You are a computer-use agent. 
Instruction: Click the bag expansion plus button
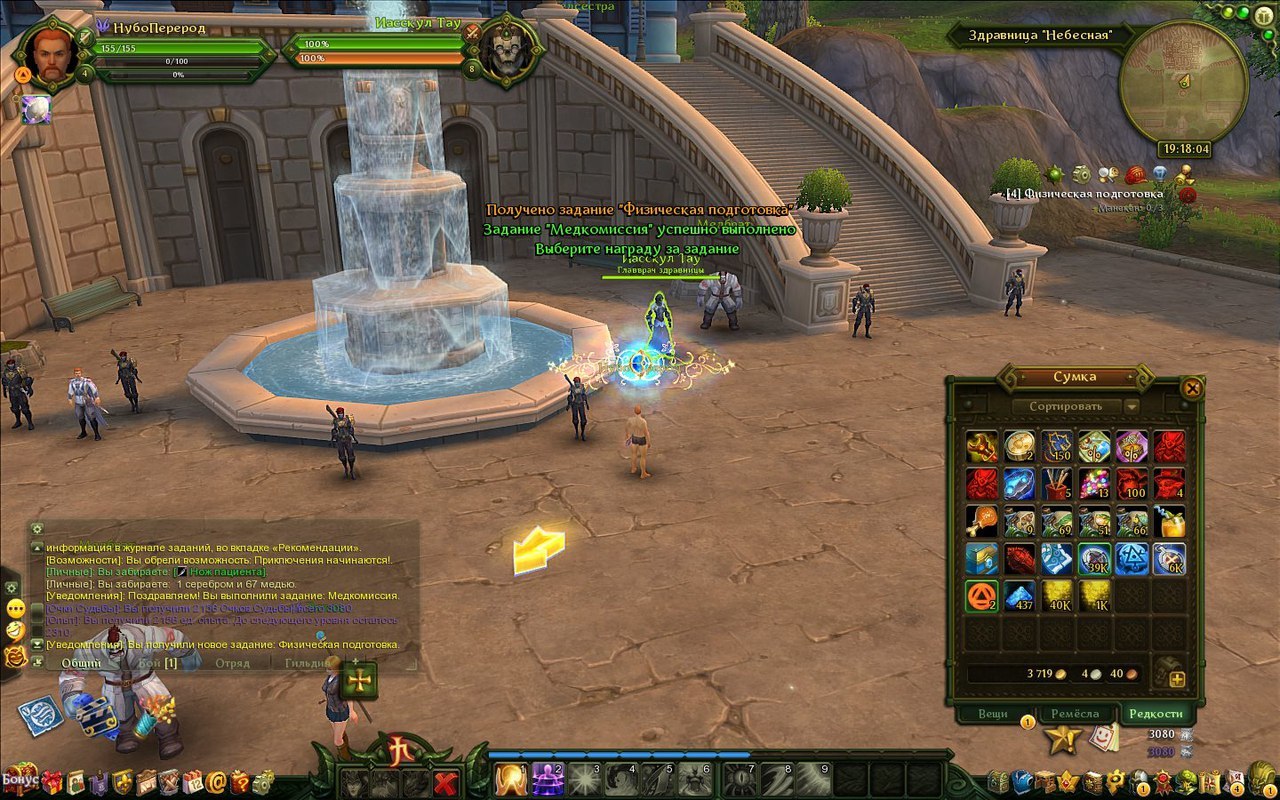[x=1176, y=680]
